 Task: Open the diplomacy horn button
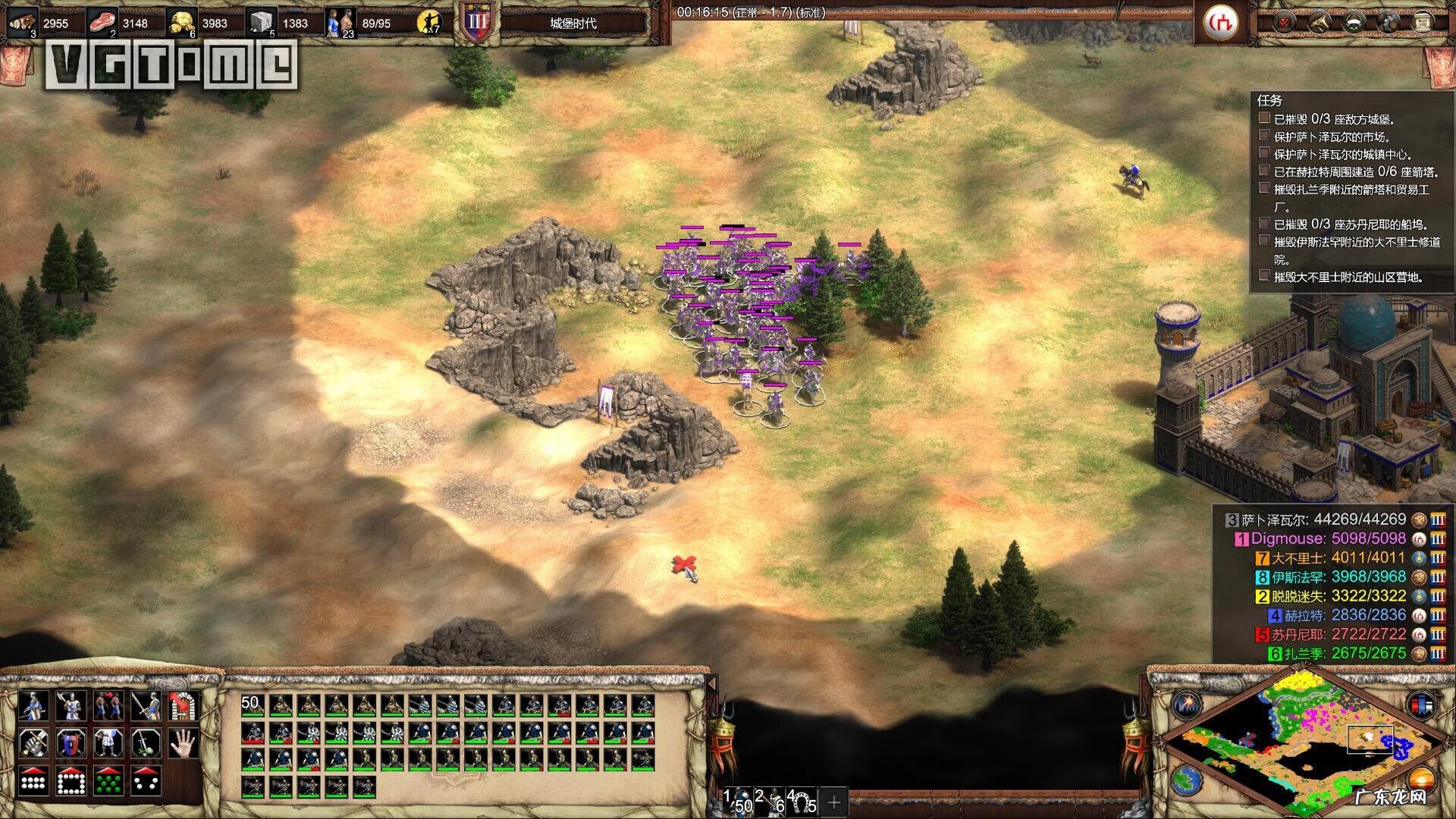pyautogui.click(x=1319, y=22)
